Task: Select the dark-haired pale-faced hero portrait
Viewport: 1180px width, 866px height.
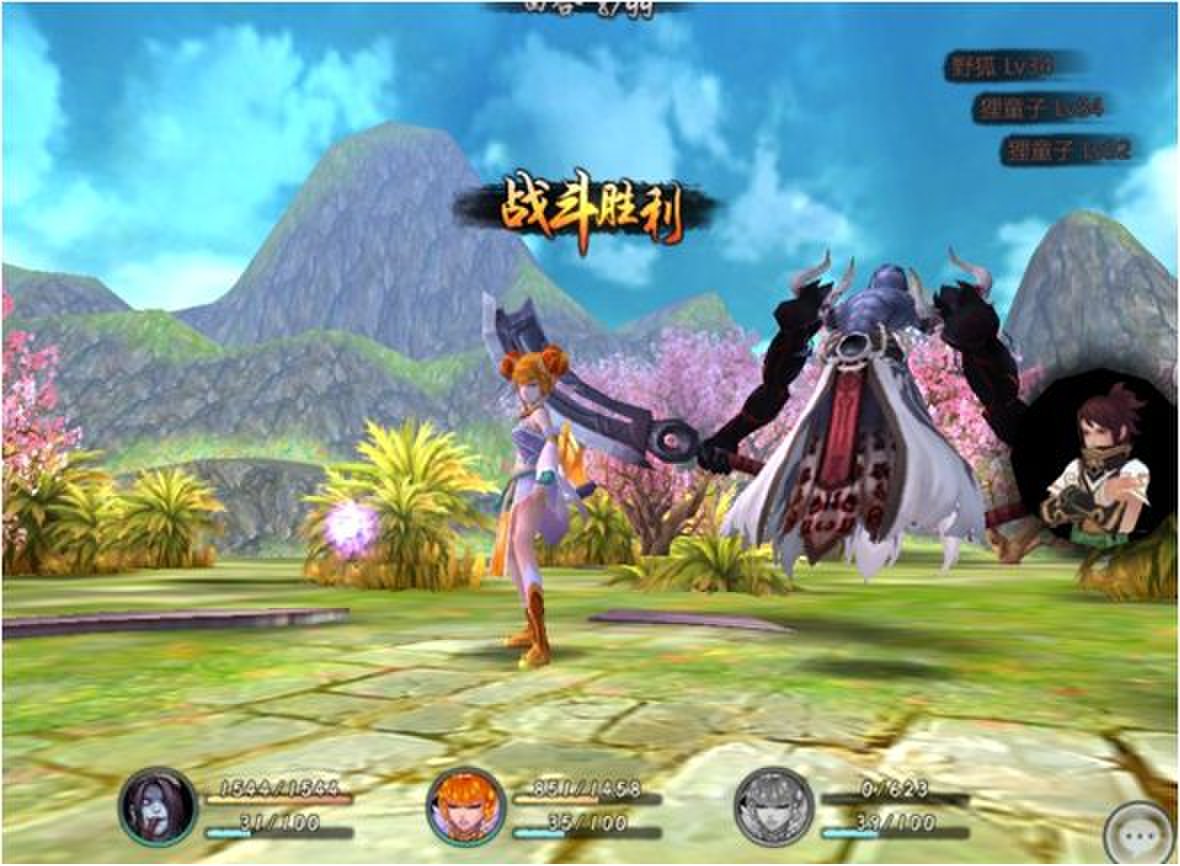Action: pos(158,806)
